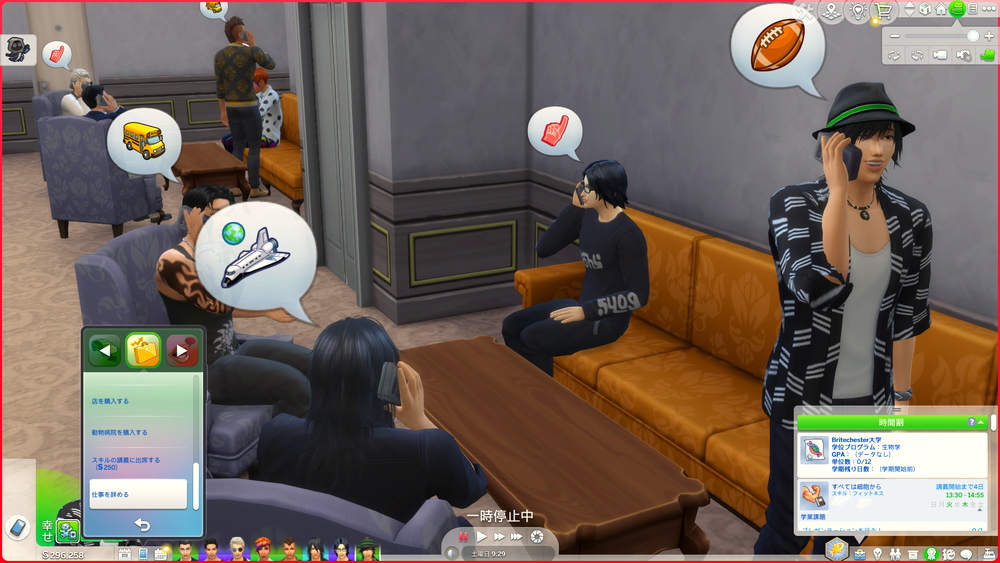Zoom in camera with the plus button
This screenshot has width=1000, height=563.
988,35
